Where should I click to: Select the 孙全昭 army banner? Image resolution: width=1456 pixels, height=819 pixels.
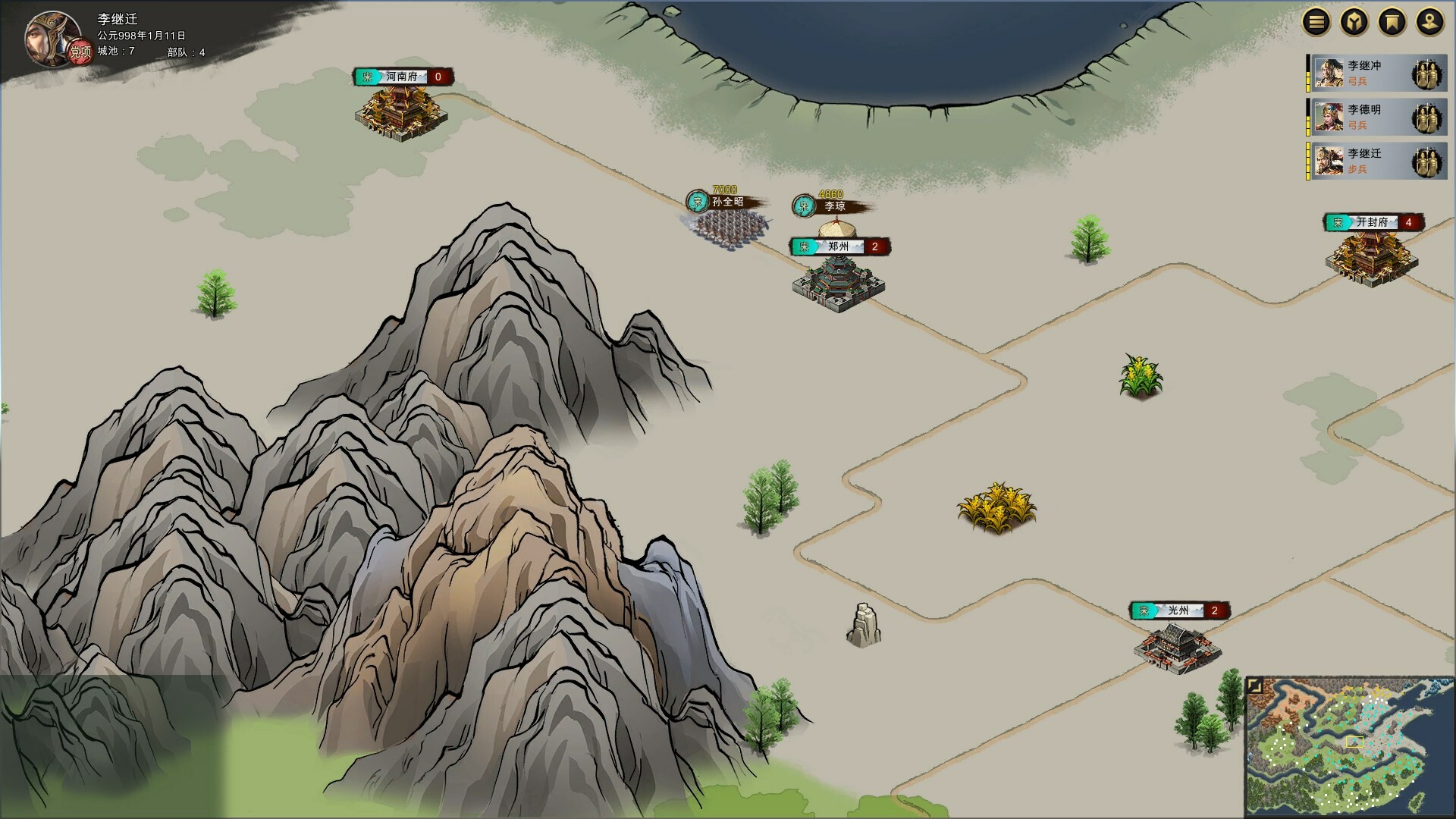click(726, 202)
